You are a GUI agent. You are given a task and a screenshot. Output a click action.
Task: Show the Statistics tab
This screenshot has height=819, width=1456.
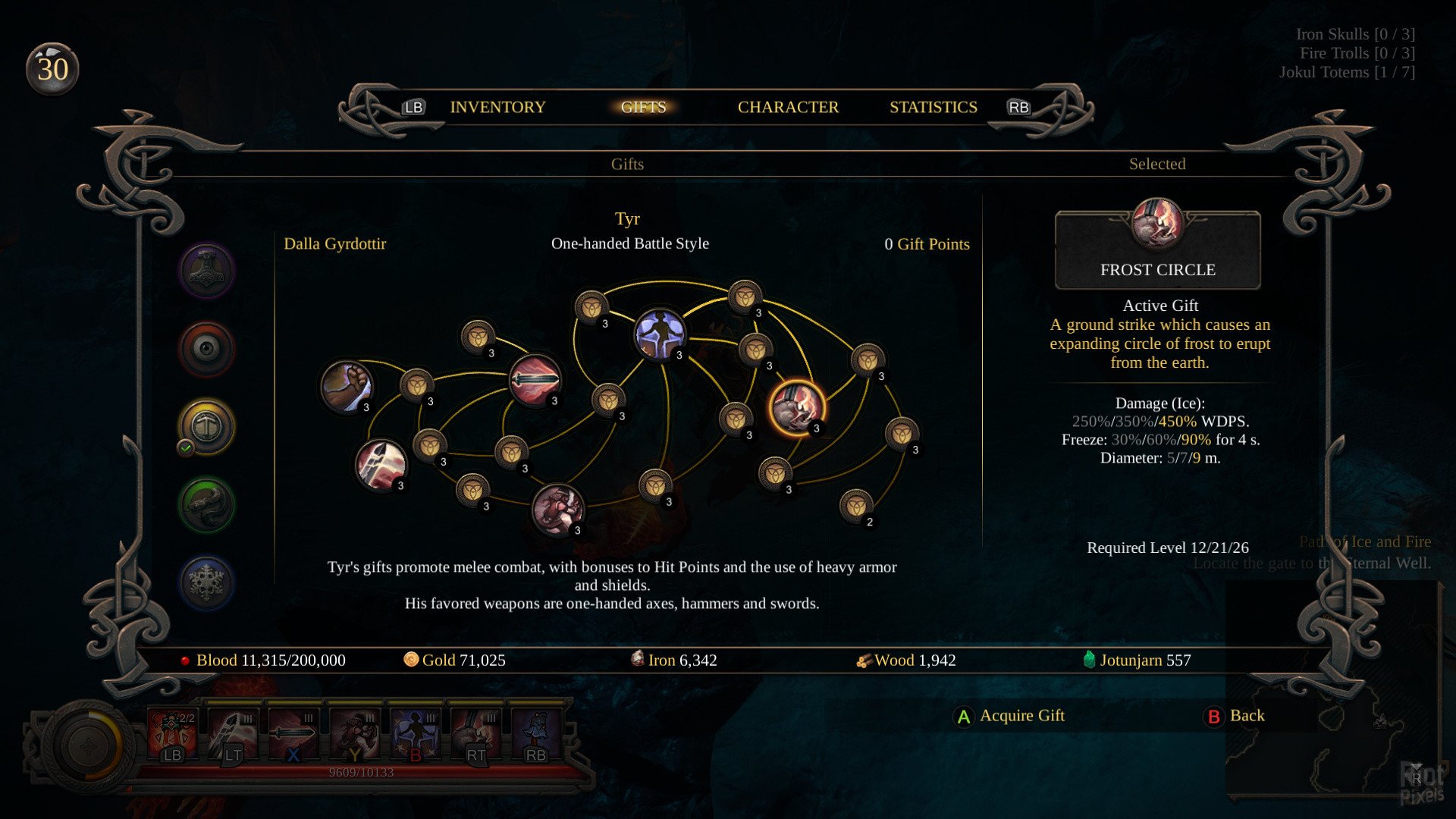click(x=933, y=108)
